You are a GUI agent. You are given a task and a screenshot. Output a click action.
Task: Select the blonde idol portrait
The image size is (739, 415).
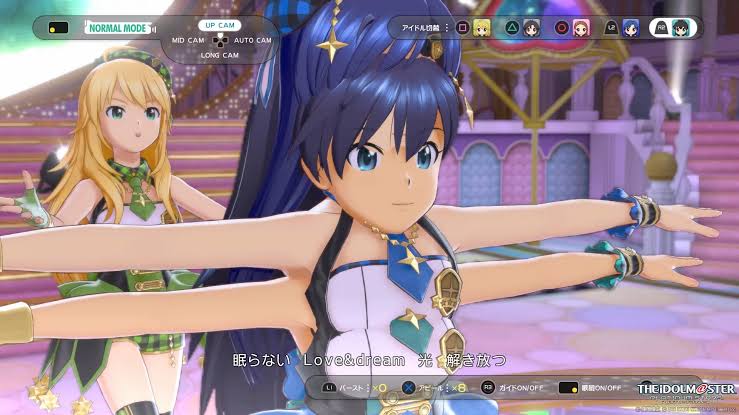[482, 27]
